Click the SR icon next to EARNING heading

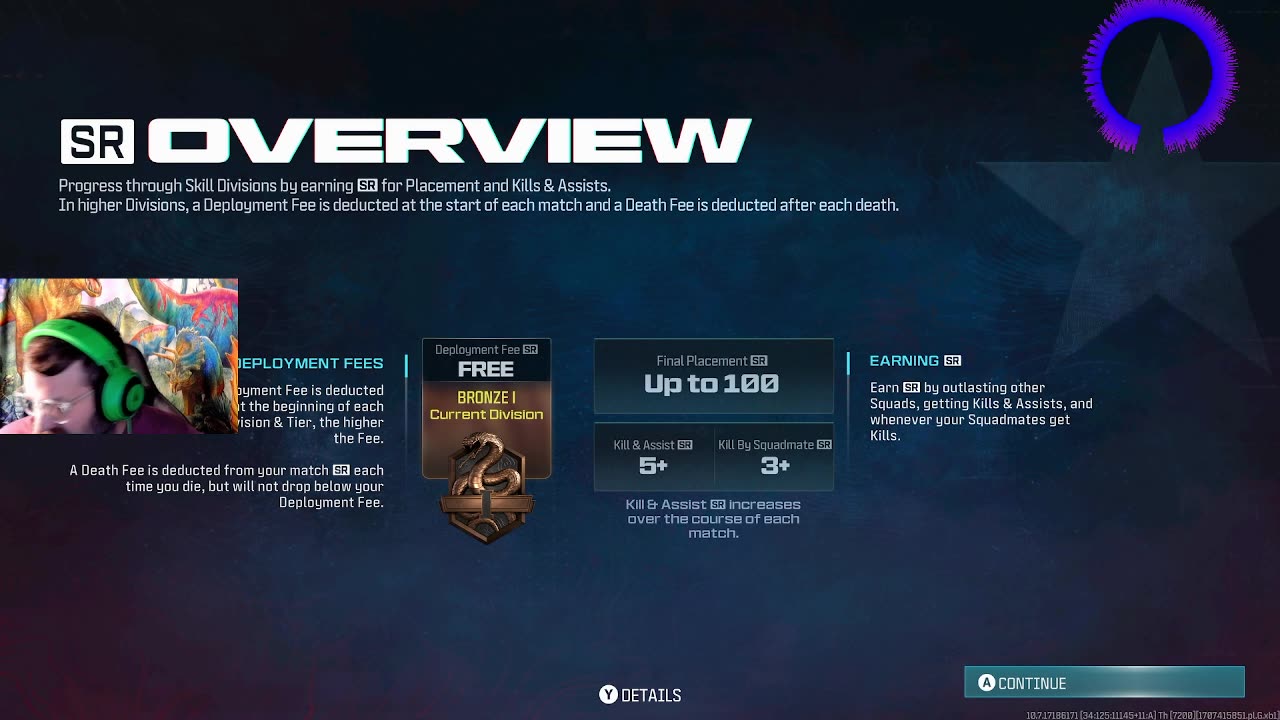pos(951,360)
